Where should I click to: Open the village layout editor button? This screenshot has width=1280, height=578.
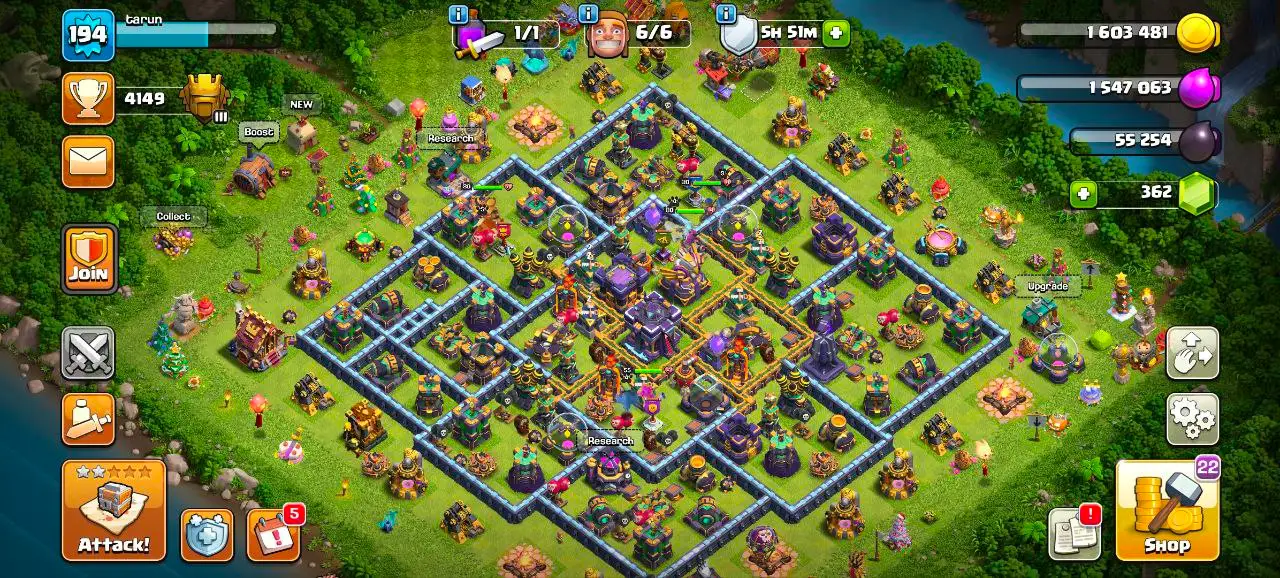pos(1192,353)
